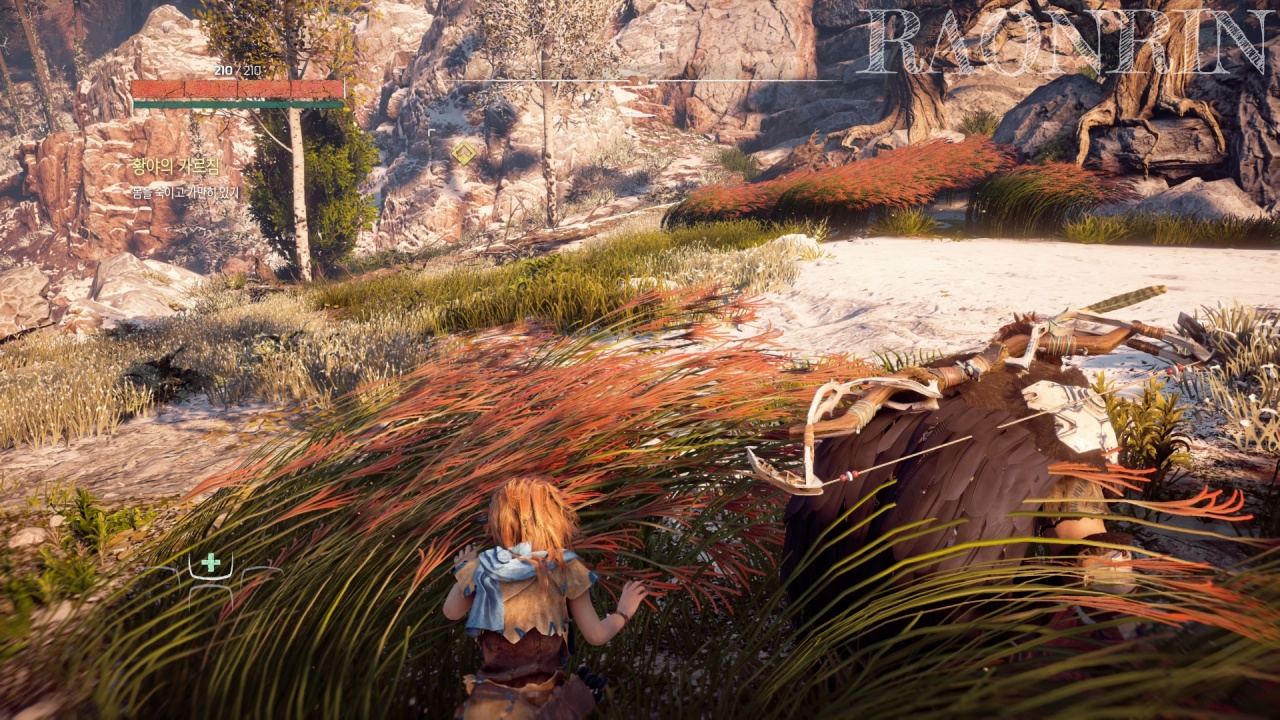Click the yellow diamond quest waypoint marker
This screenshot has height=720, width=1280.
pos(463,153)
